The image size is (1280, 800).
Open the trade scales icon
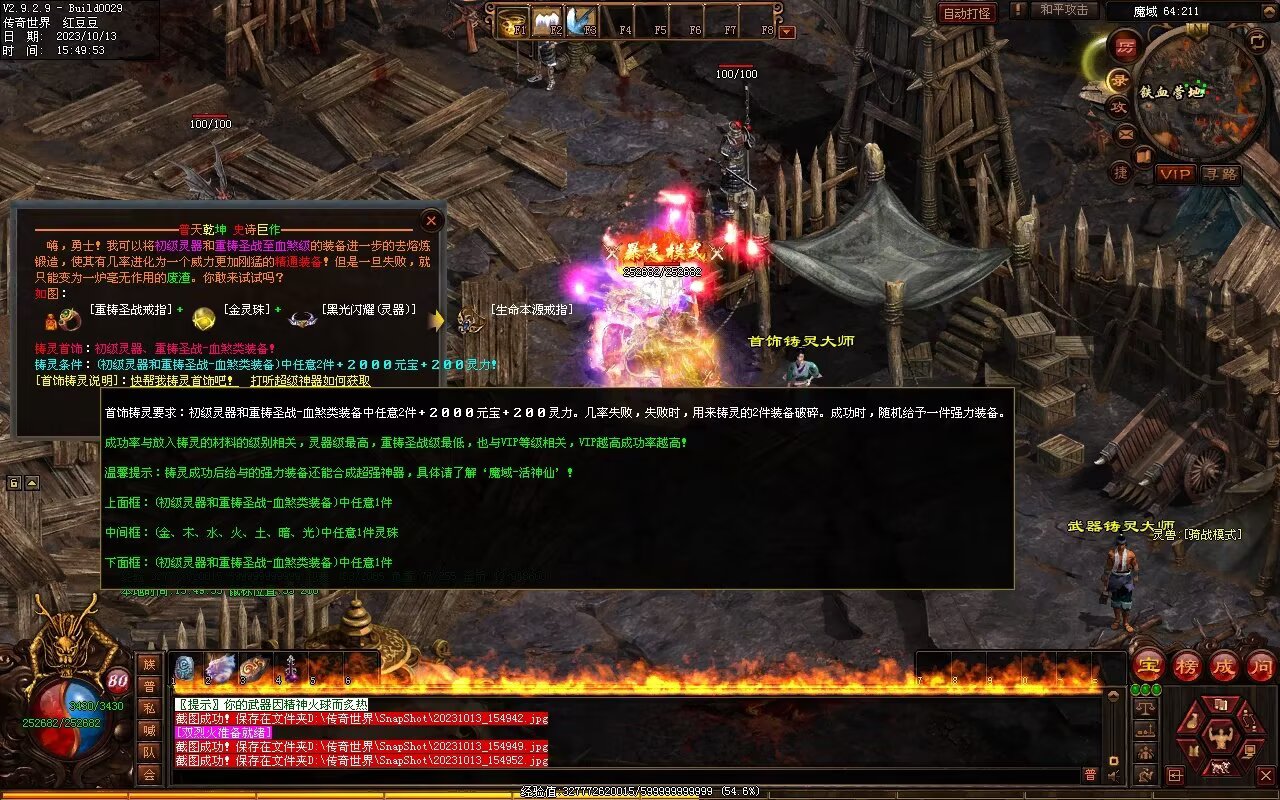coord(1146,707)
